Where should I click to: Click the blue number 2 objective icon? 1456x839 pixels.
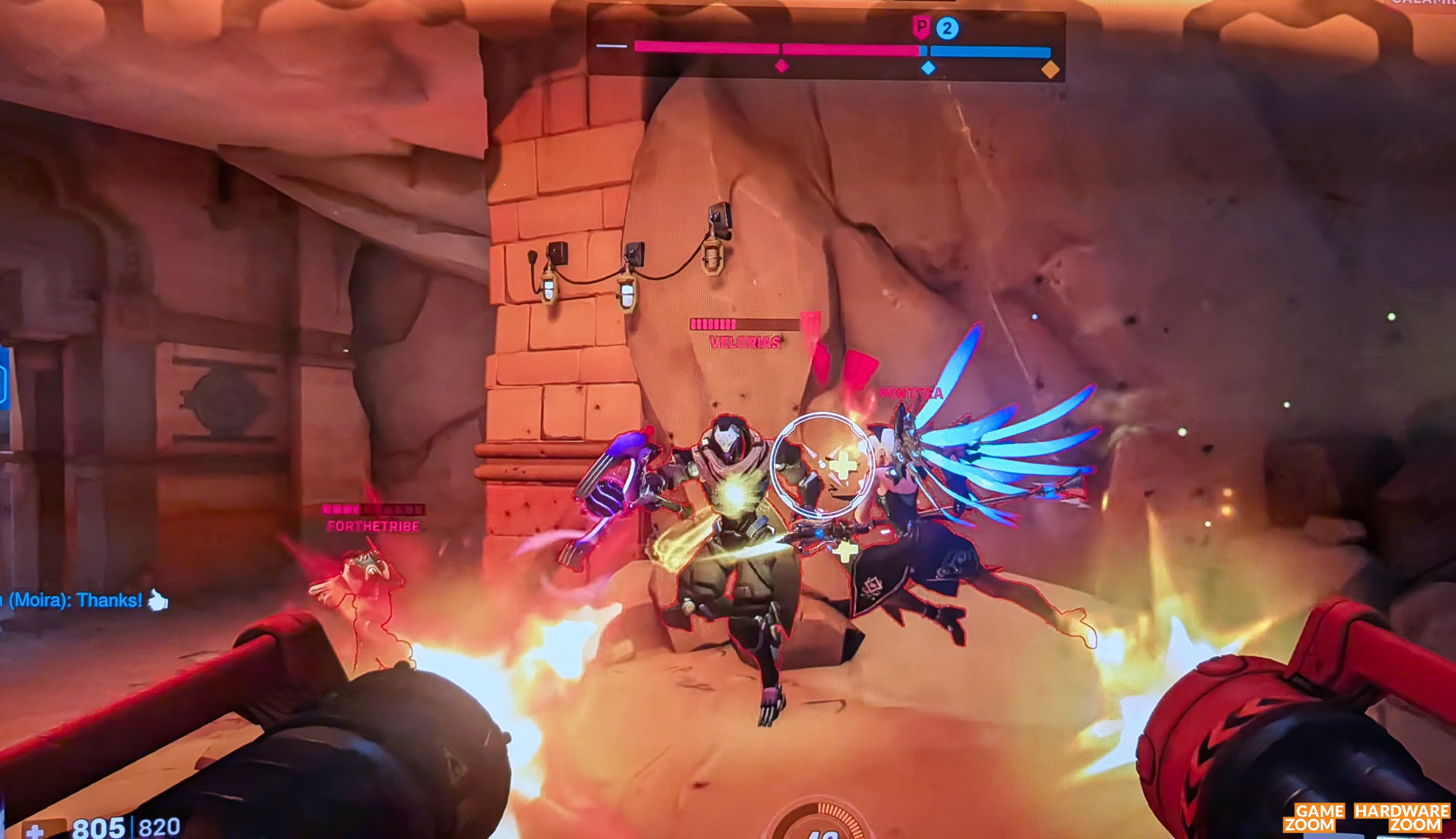(x=947, y=29)
